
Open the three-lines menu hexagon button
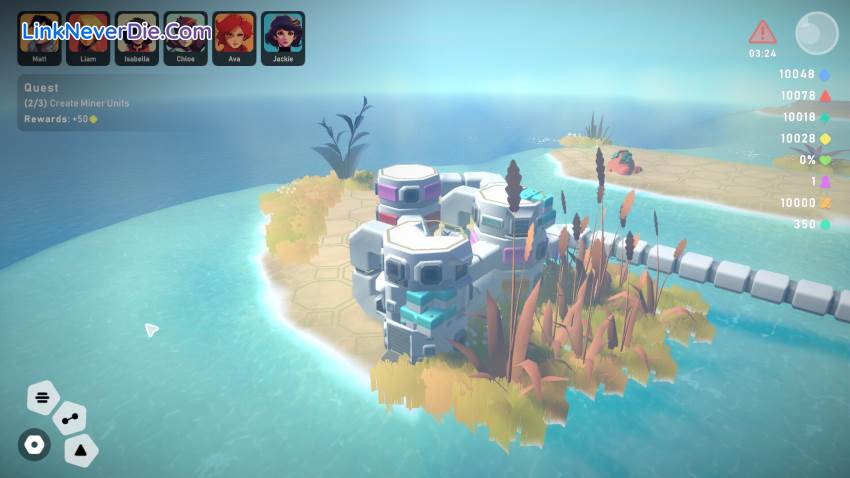[43, 398]
